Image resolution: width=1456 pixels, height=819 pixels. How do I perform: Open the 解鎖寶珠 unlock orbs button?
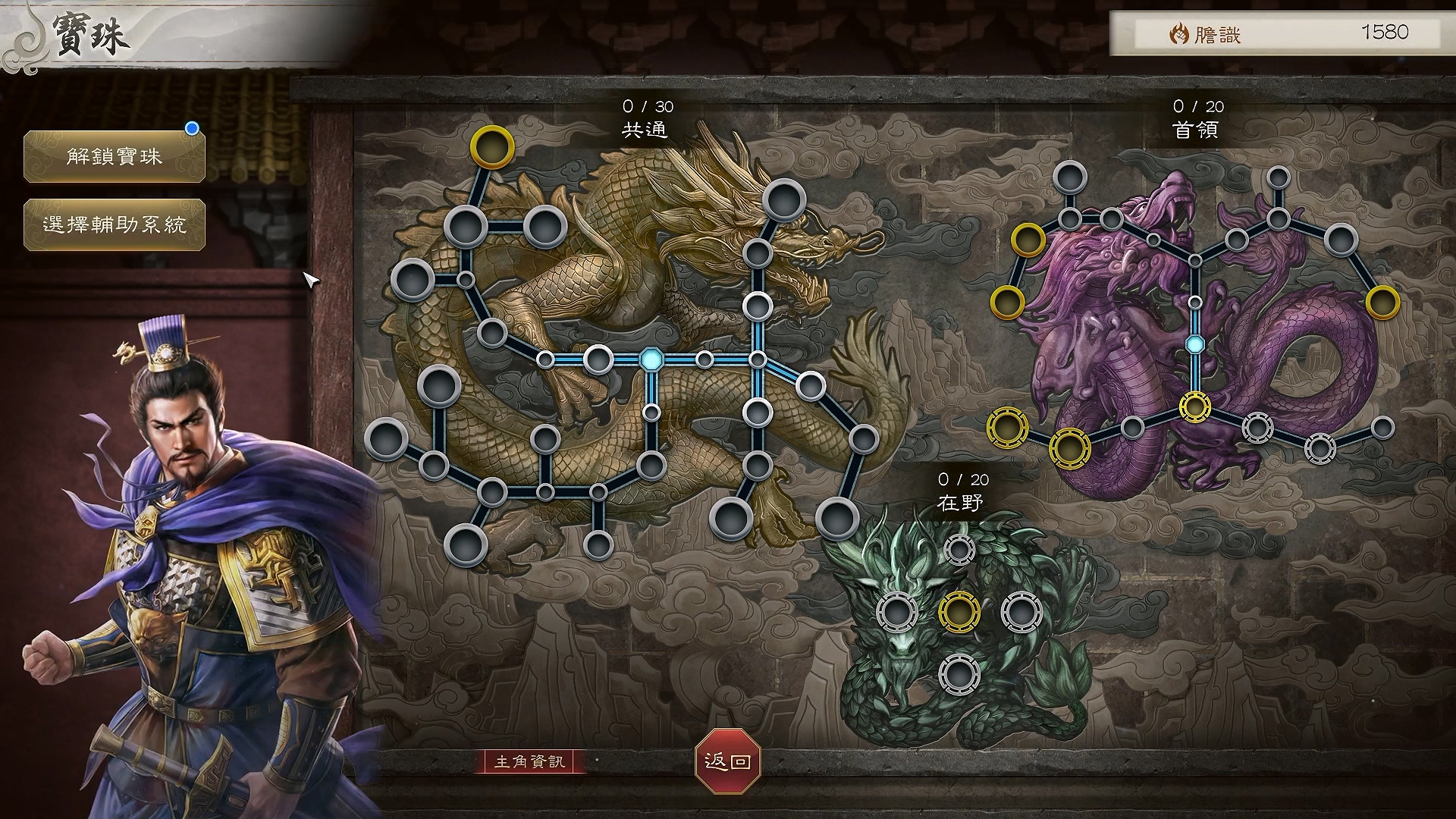tap(115, 157)
